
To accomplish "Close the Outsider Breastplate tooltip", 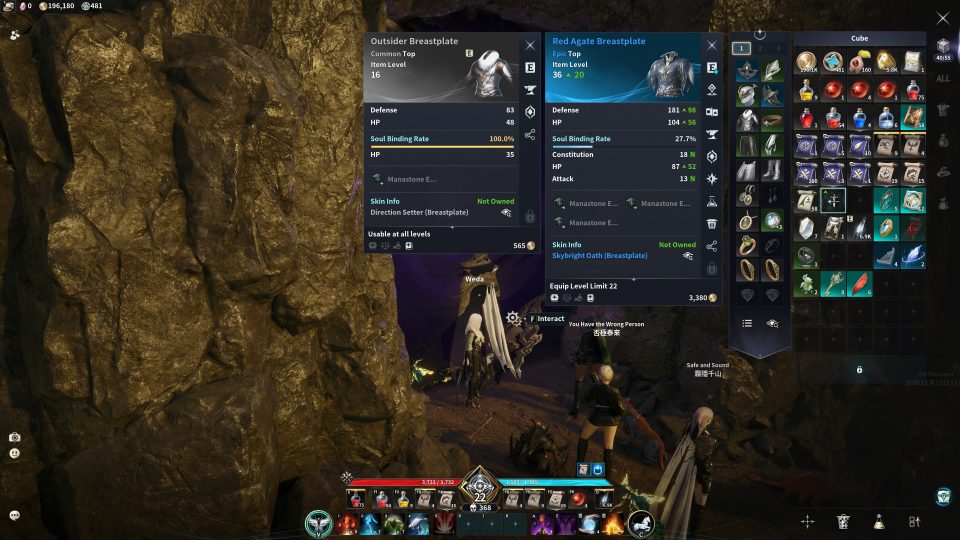I will (530, 45).
